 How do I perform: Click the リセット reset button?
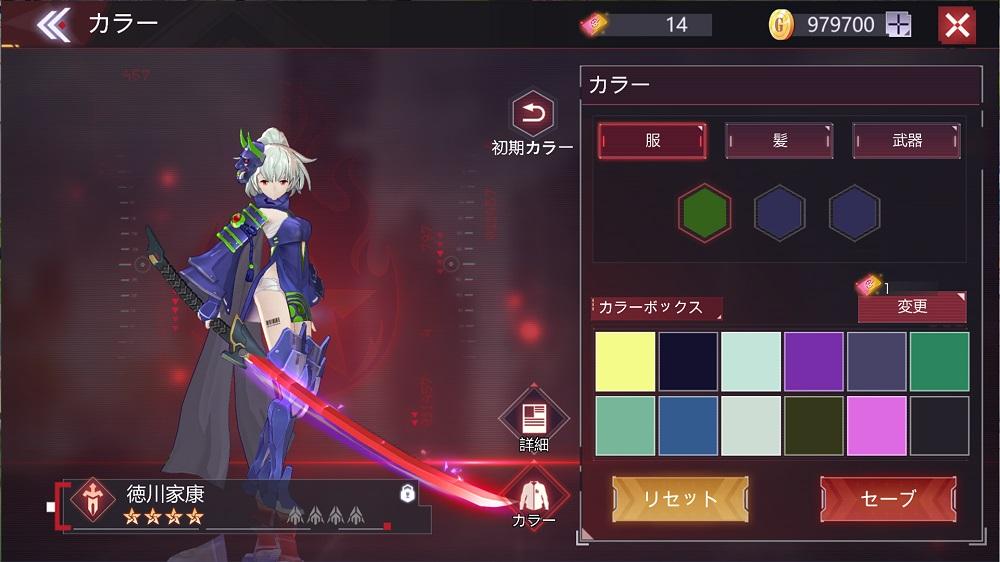coord(680,498)
